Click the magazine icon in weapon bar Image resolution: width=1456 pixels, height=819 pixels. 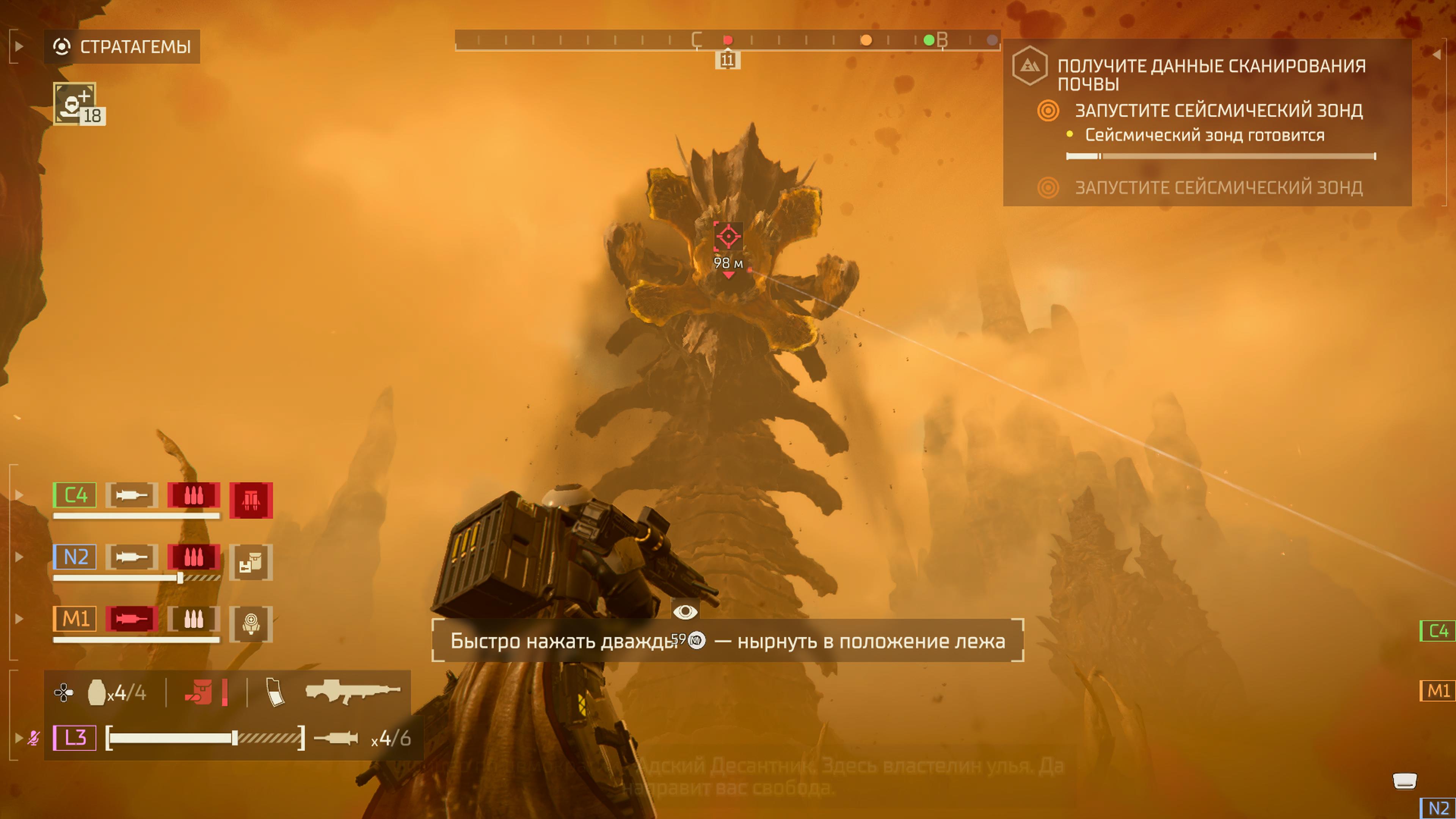point(275,692)
